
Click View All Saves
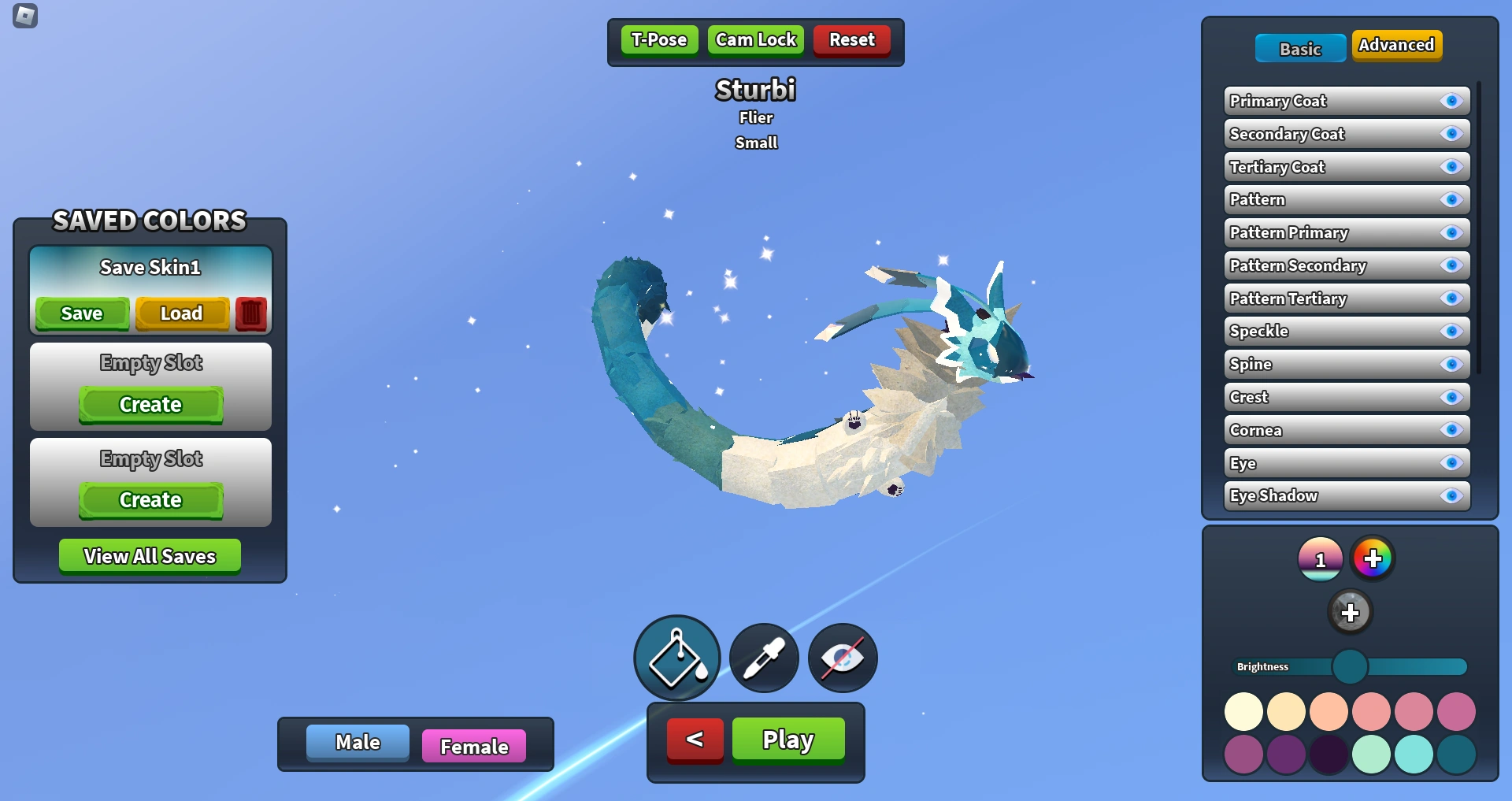pos(150,556)
